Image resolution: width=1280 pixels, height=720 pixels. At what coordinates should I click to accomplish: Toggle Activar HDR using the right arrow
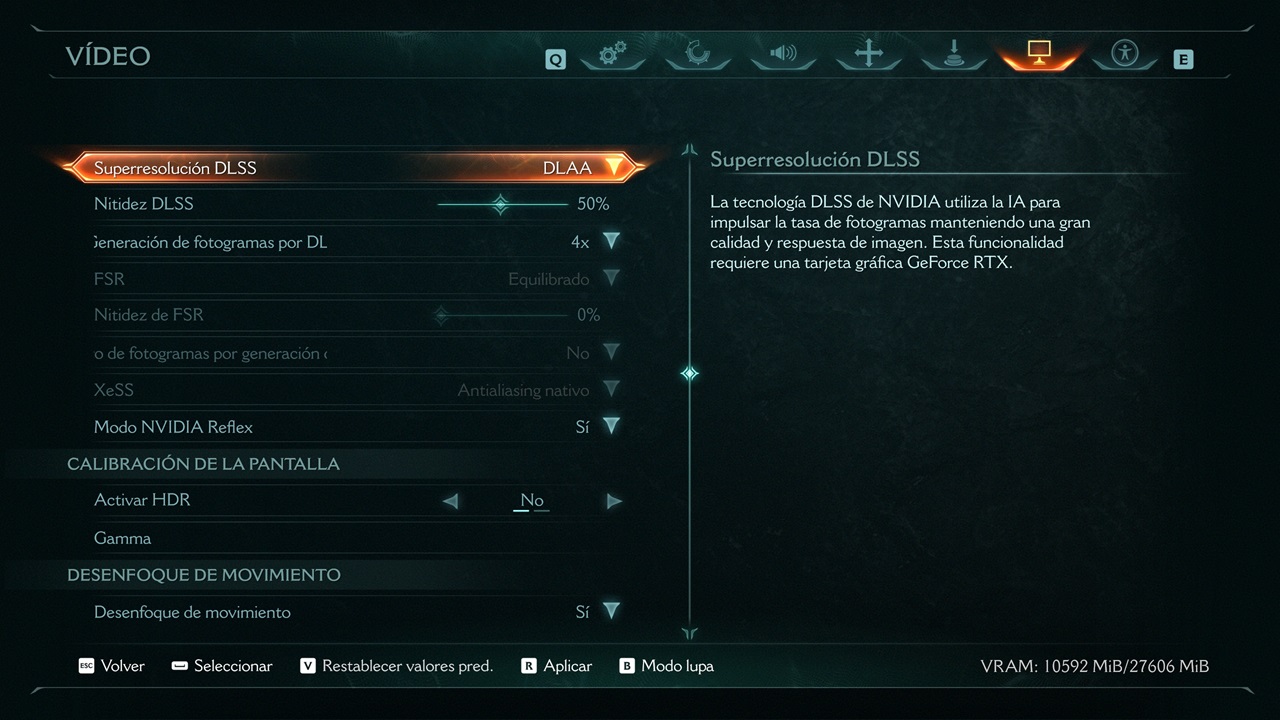click(x=614, y=500)
